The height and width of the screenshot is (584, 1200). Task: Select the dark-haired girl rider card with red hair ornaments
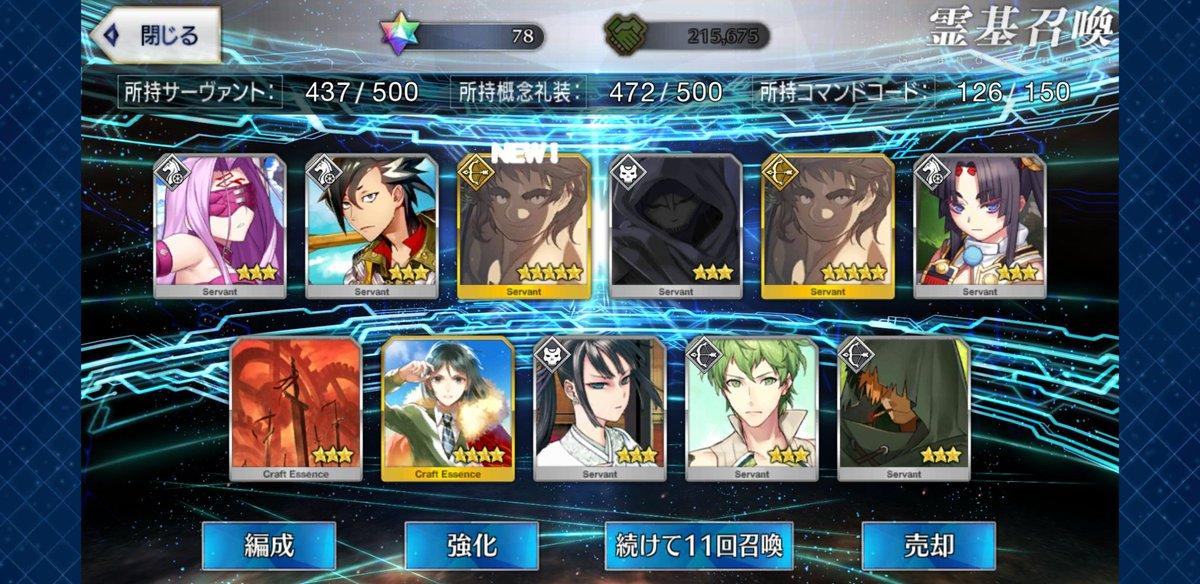click(x=979, y=225)
